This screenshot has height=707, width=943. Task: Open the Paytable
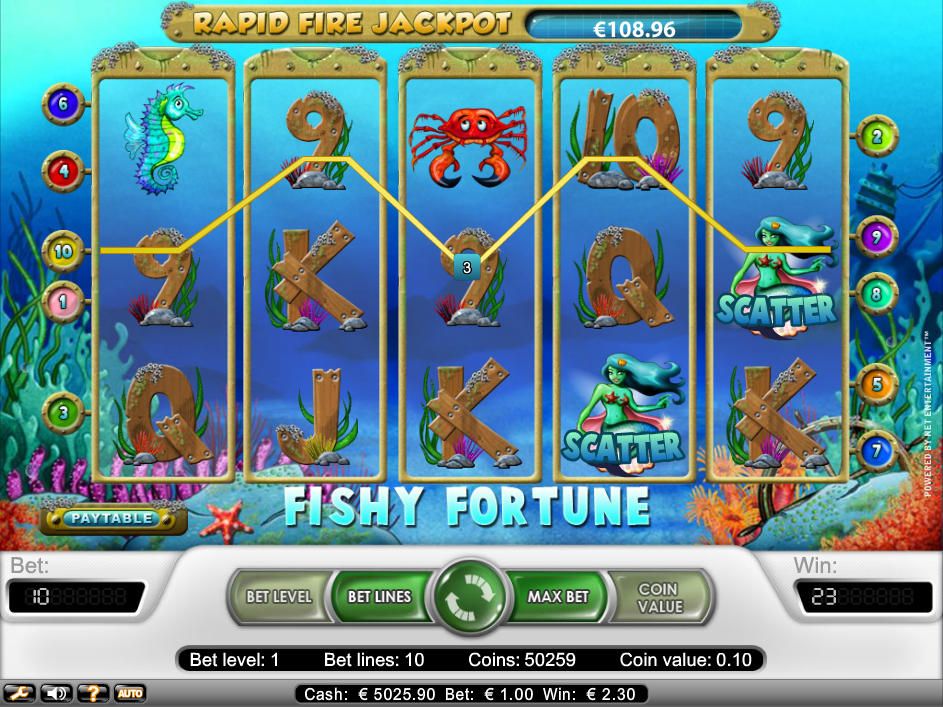coord(111,518)
